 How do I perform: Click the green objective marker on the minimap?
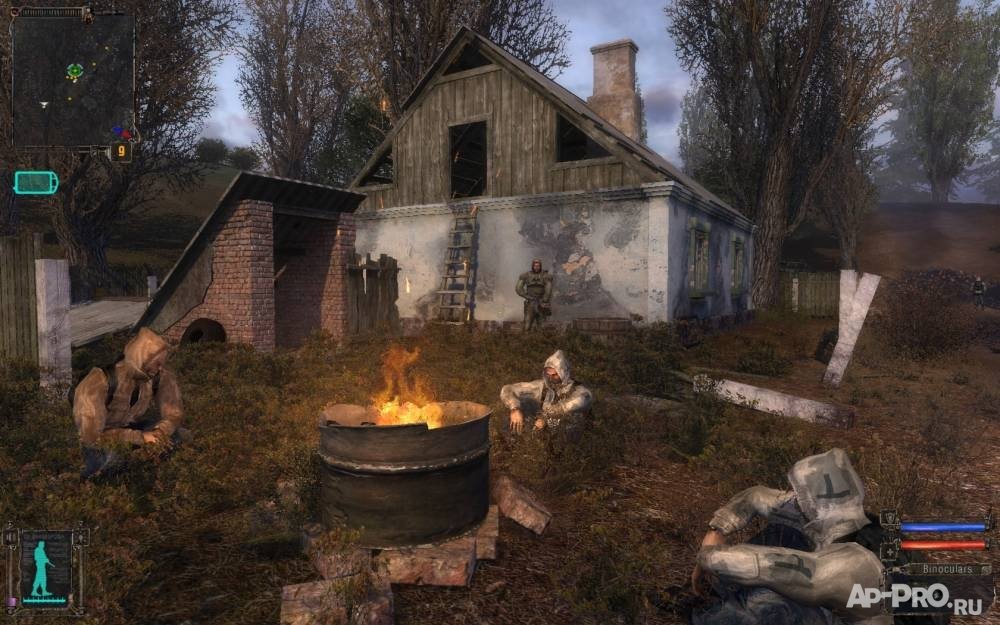tap(74, 71)
